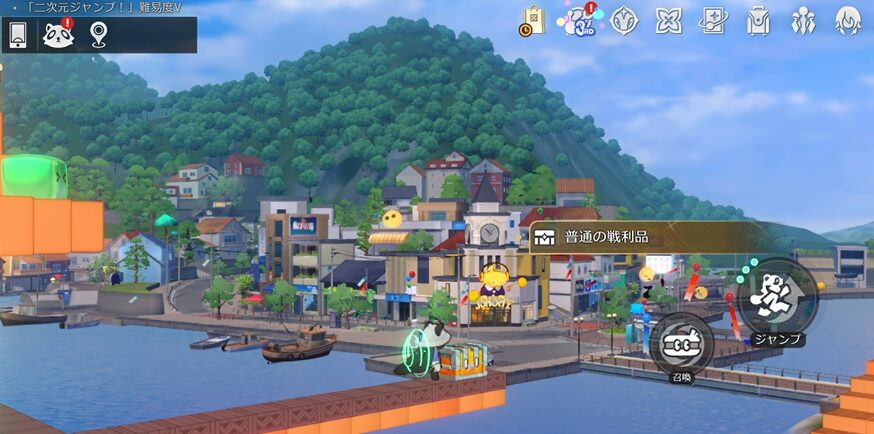
Task: Activate the 召喚 summon button
Action: point(681,345)
